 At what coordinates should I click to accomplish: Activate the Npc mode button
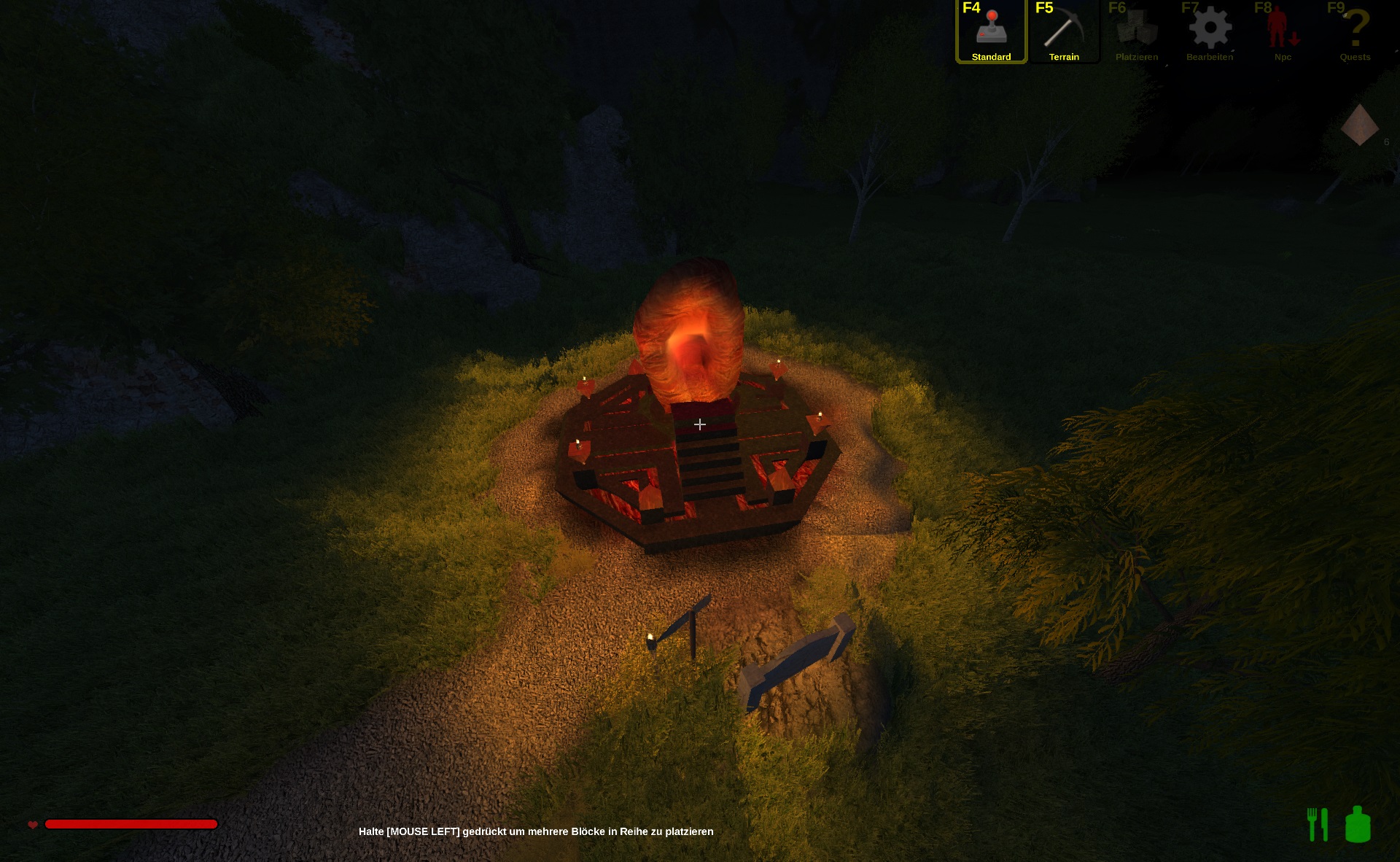pyautogui.click(x=1283, y=31)
